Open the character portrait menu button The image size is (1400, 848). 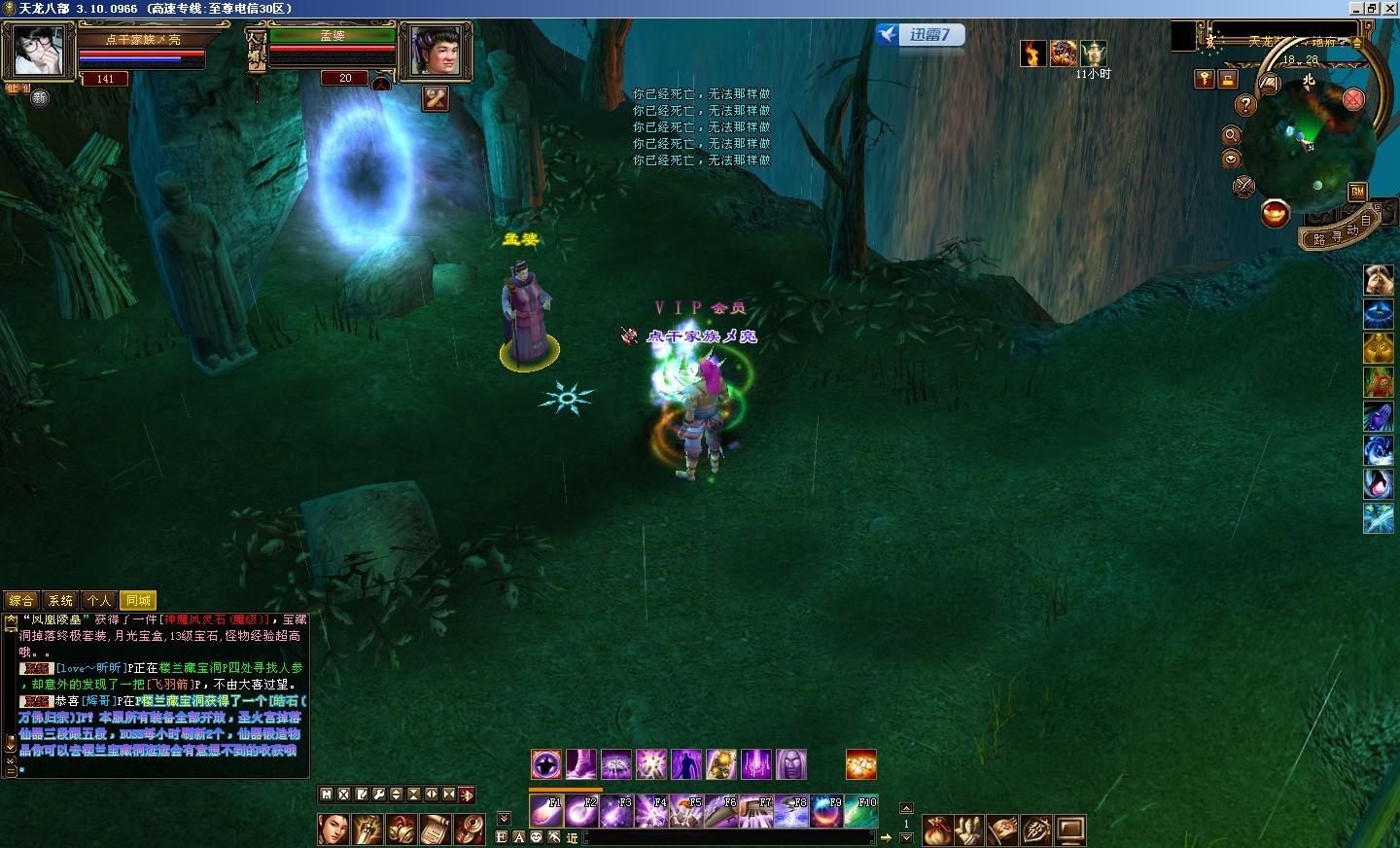(x=332, y=830)
